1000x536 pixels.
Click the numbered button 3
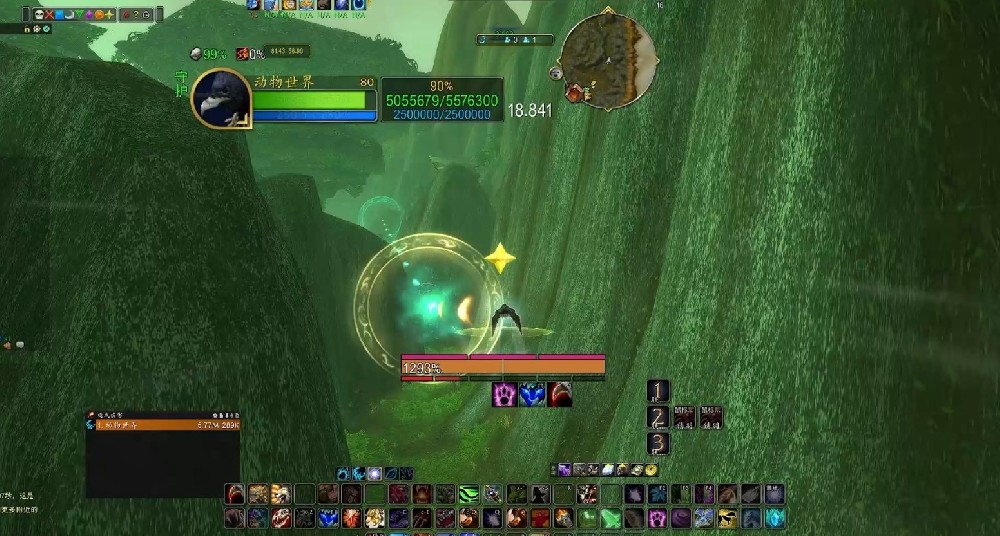[657, 443]
